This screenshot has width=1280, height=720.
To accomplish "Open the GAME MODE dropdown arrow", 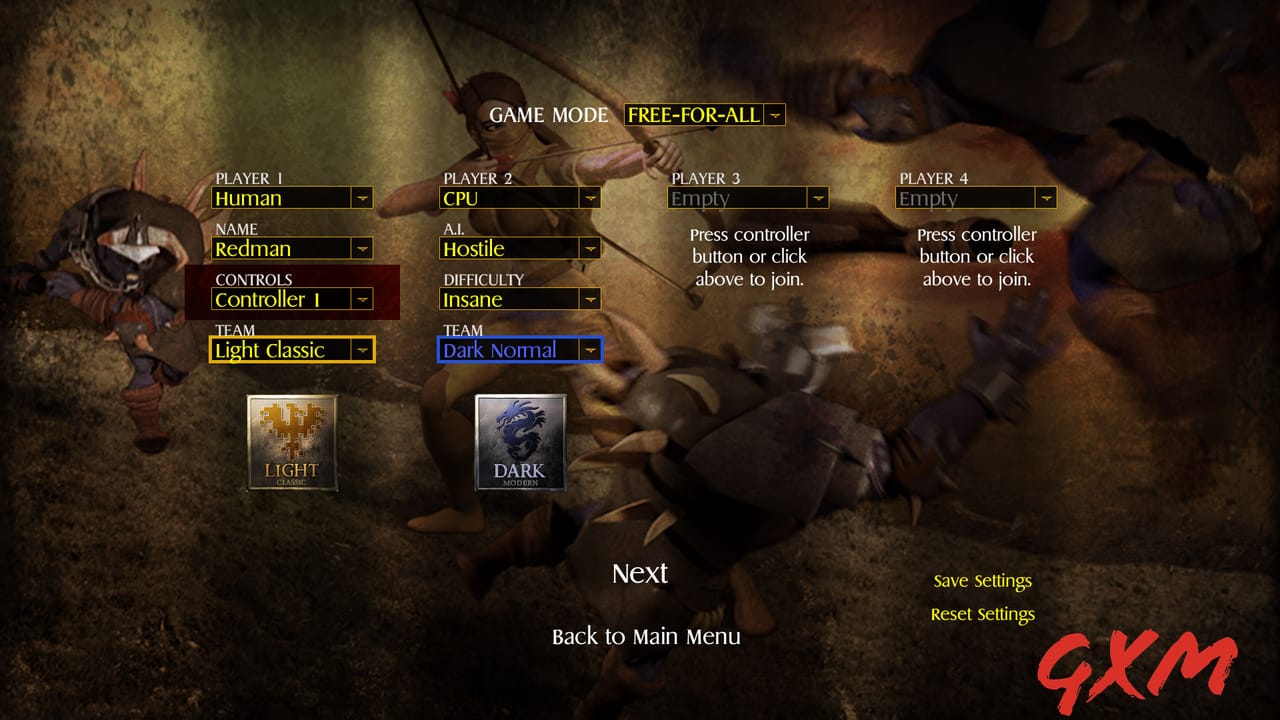I will point(776,114).
